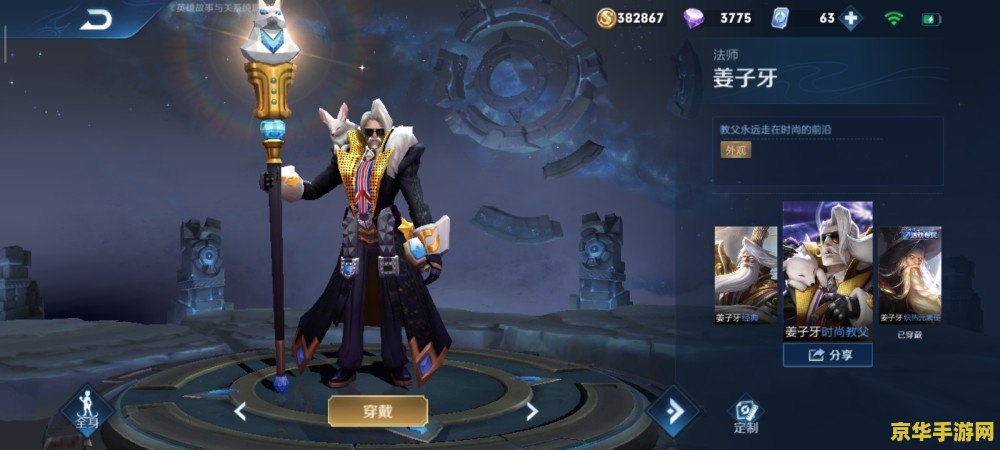Go back using the return arrow

point(97,18)
